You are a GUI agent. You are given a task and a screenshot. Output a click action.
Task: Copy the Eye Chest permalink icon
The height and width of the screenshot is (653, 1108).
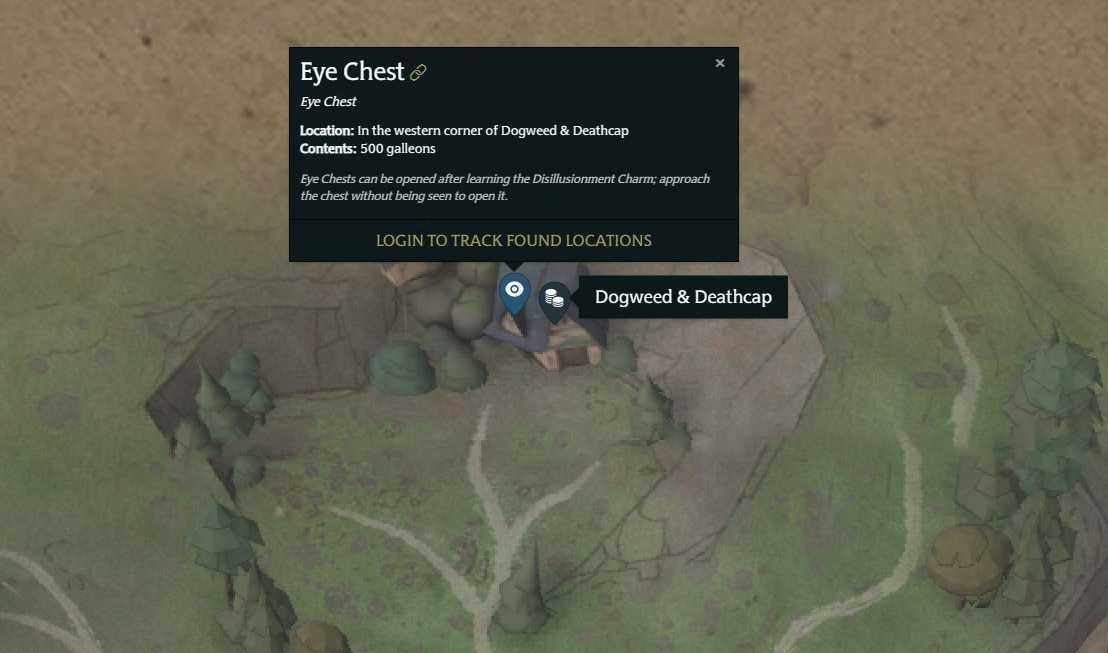[x=419, y=73]
